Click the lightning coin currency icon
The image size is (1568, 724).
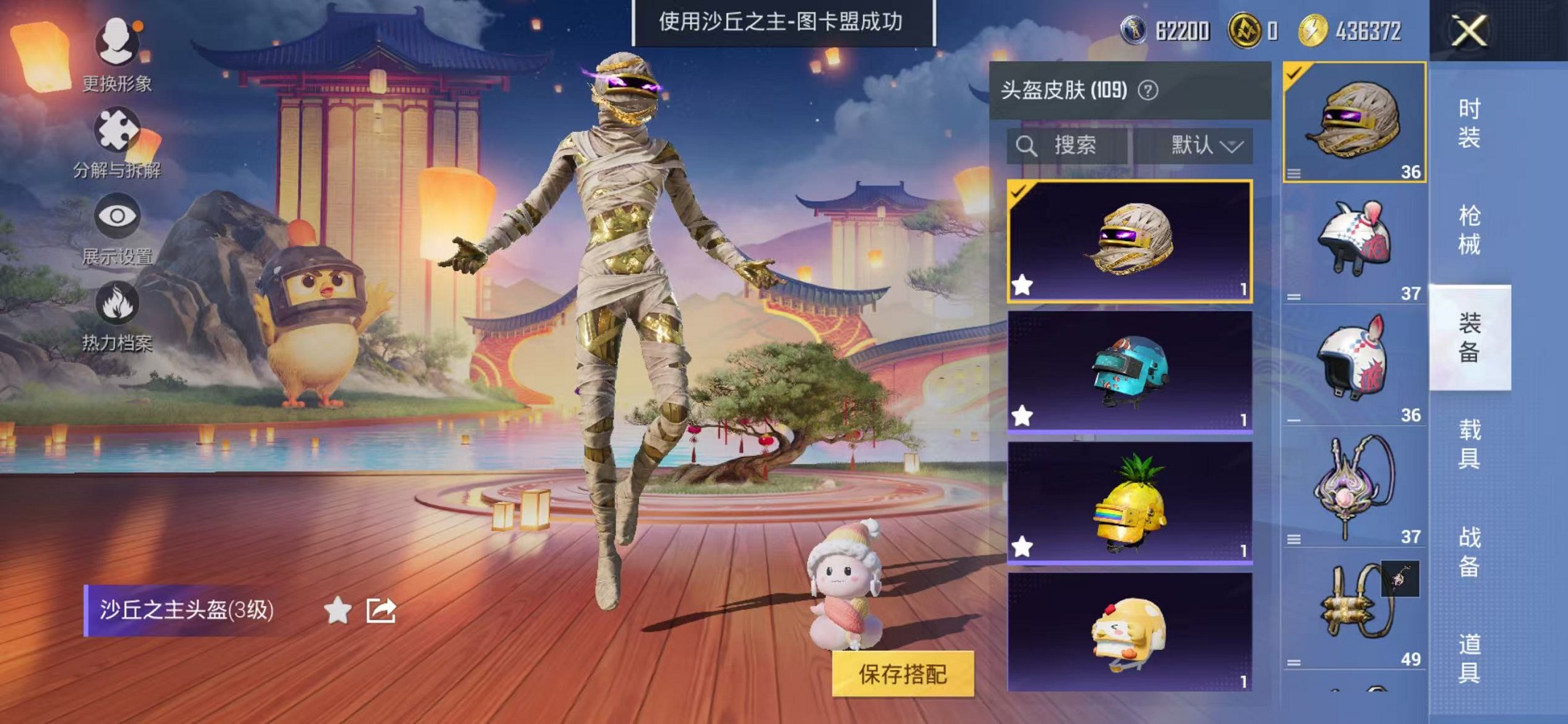1312,31
